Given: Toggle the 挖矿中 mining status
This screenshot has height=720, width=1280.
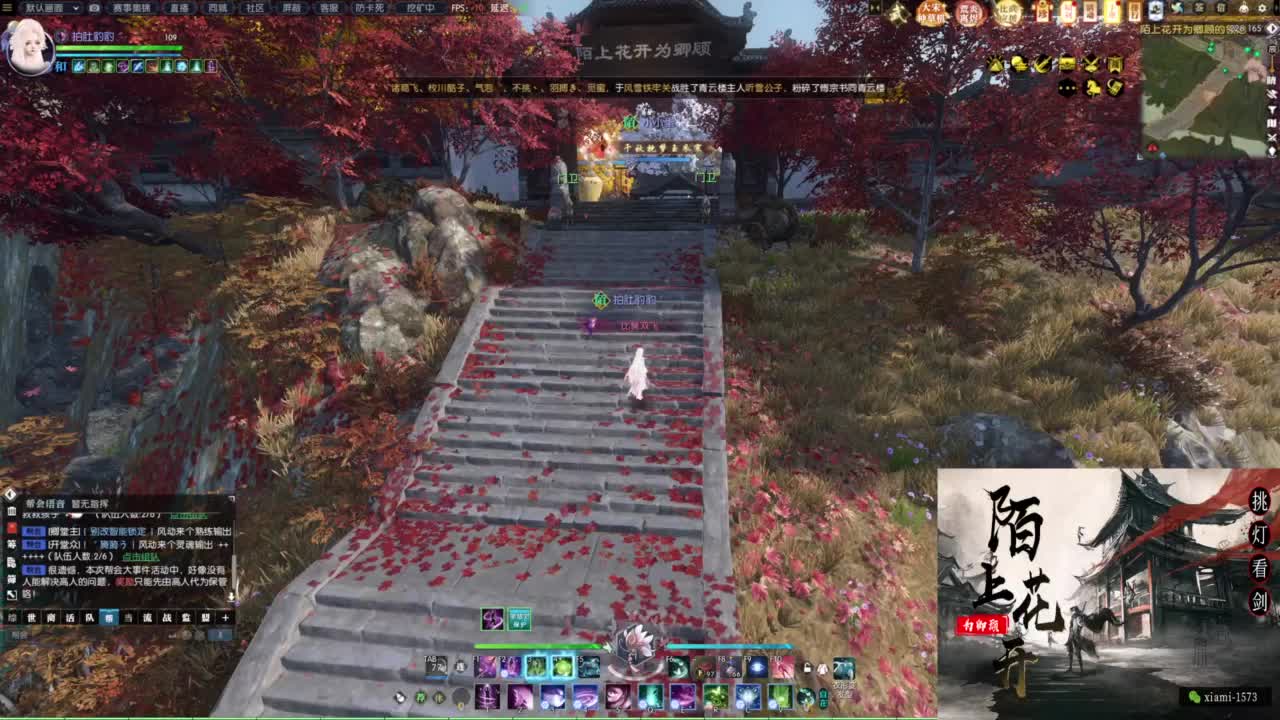Looking at the screenshot, I should click(420, 8).
